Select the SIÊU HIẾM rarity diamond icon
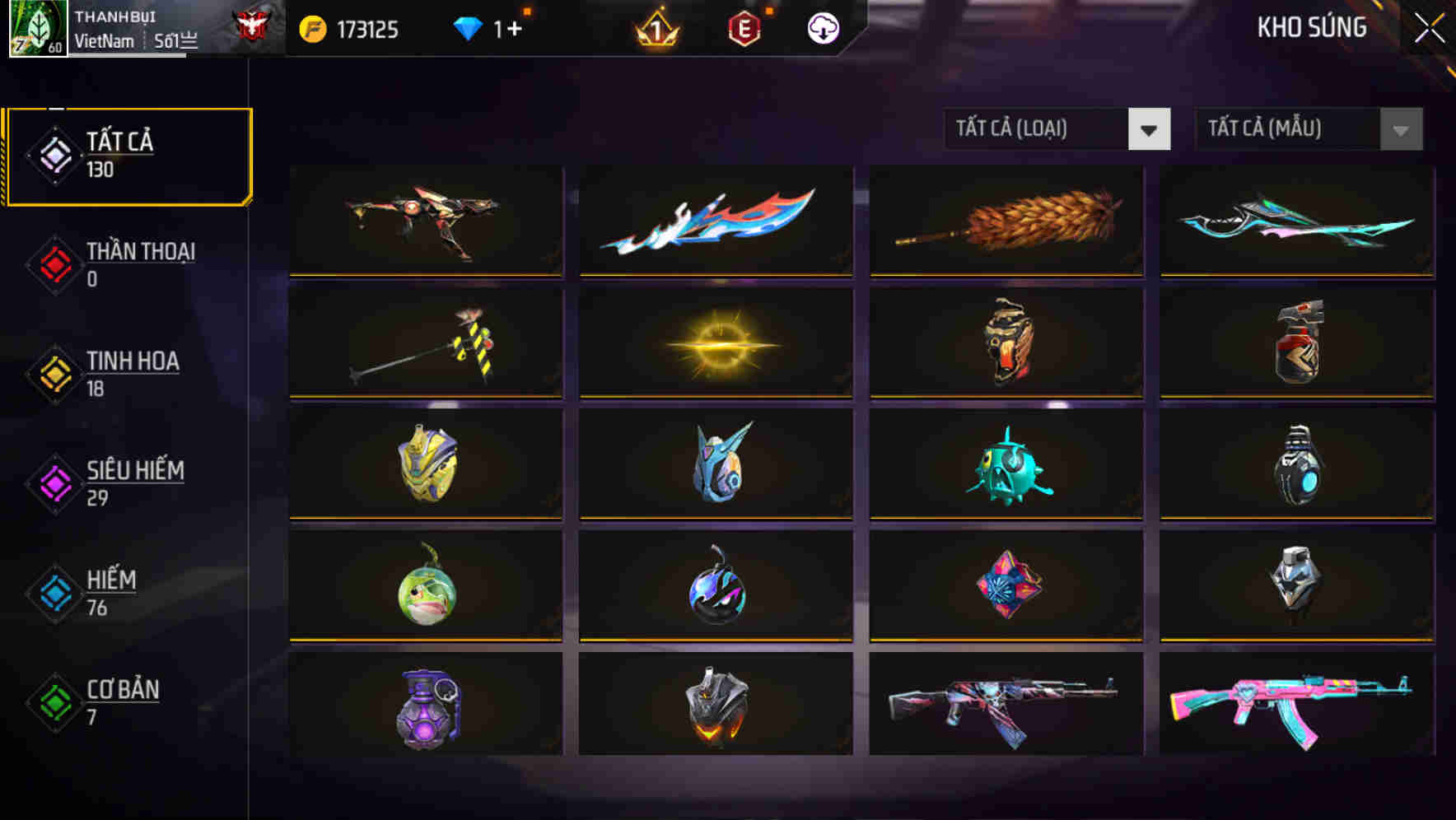This screenshot has width=1456, height=820. click(x=54, y=482)
